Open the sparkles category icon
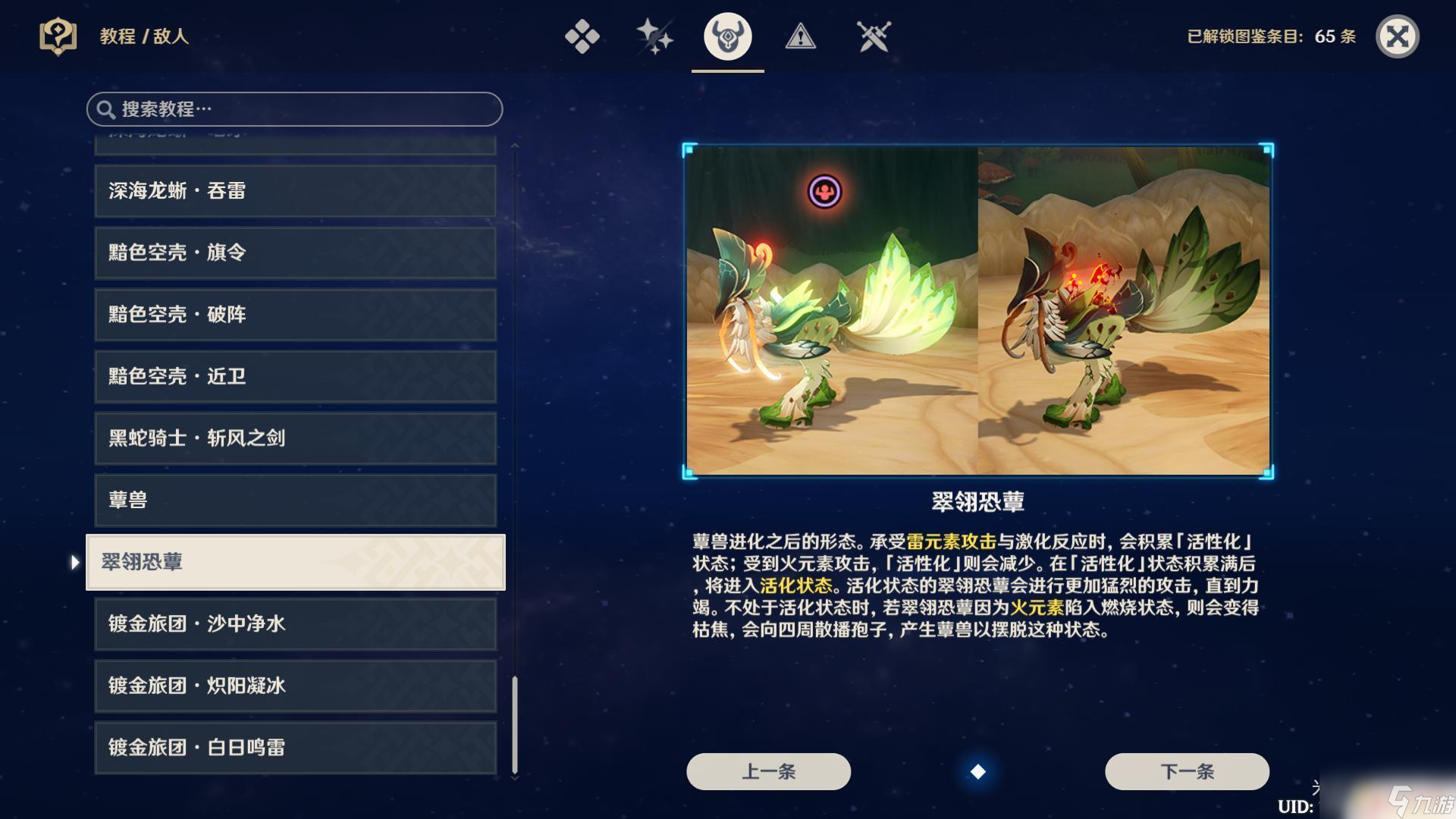Screen dimensions: 1456x819 point(653,36)
